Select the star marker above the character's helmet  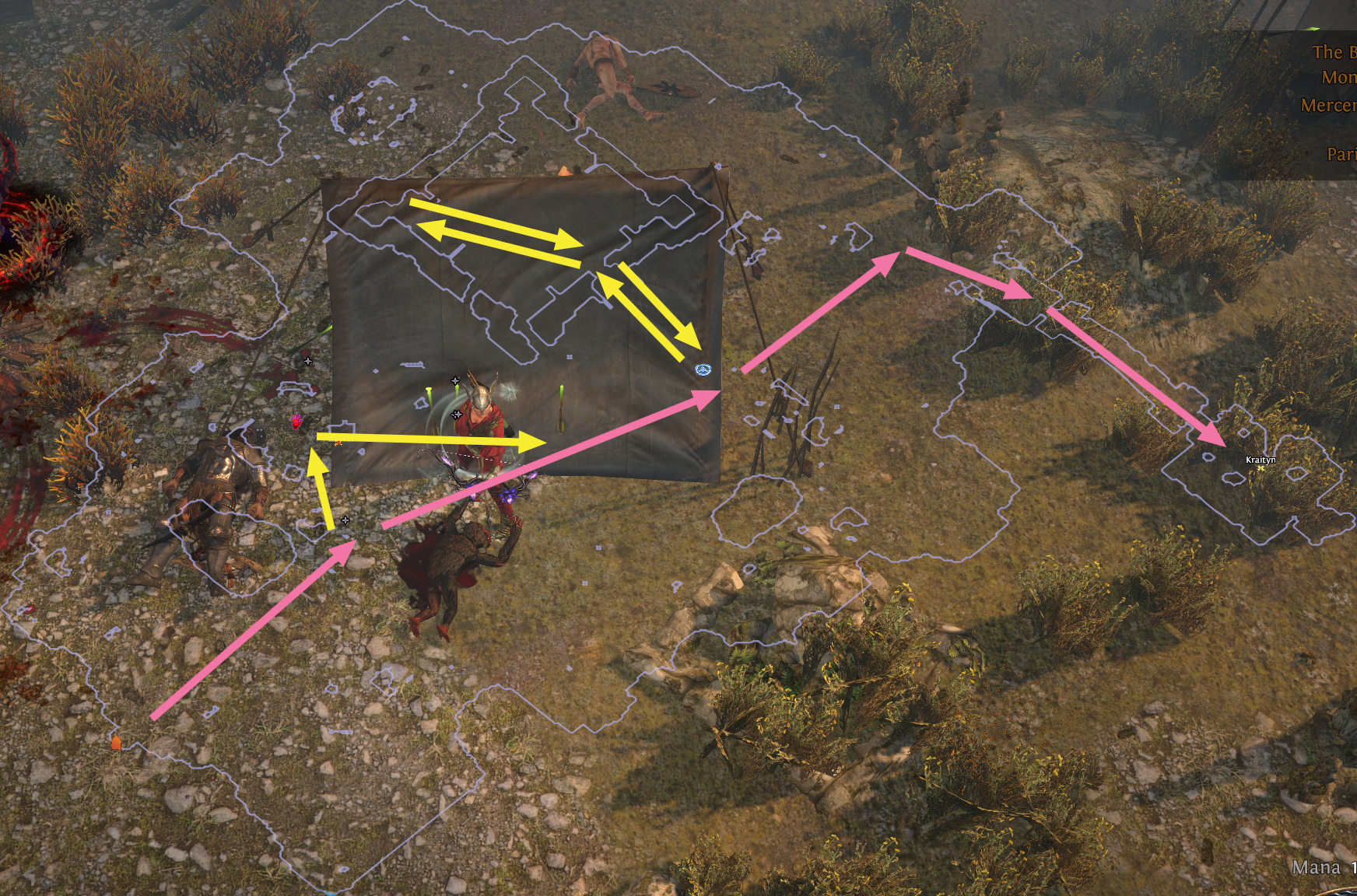pyautogui.click(x=455, y=381)
